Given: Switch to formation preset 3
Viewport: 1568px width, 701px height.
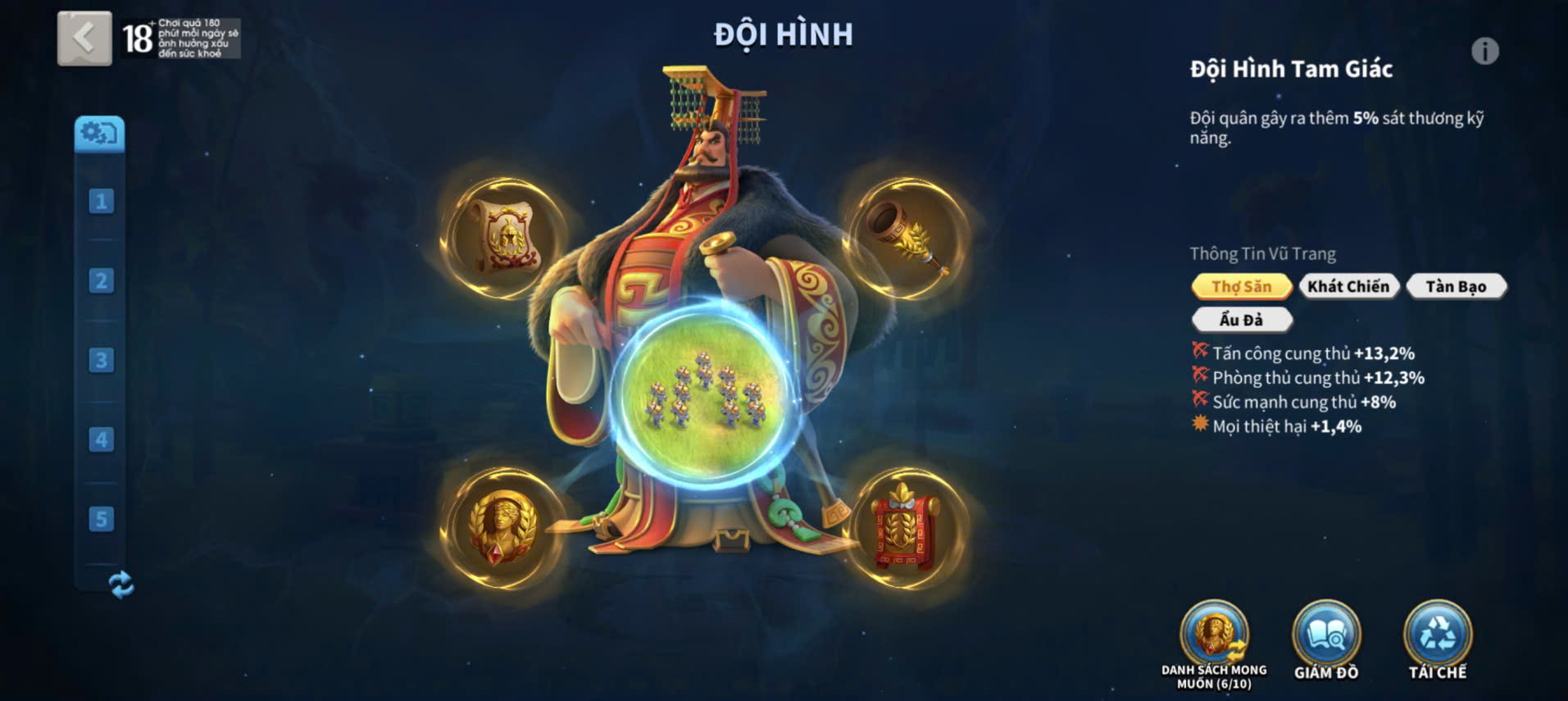Looking at the screenshot, I should (101, 360).
